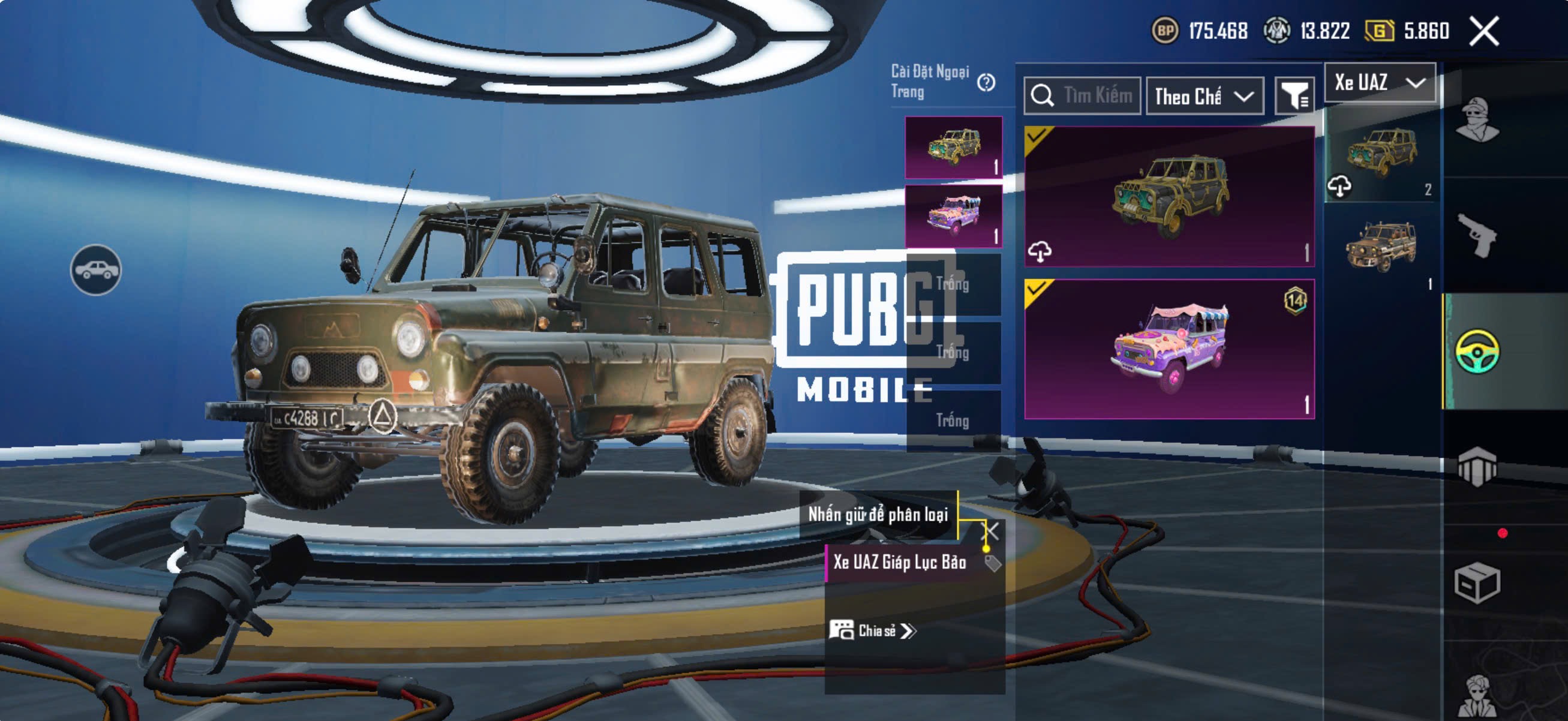Open the outfit settings help question mark
This screenshot has width=1568, height=721.
(986, 82)
